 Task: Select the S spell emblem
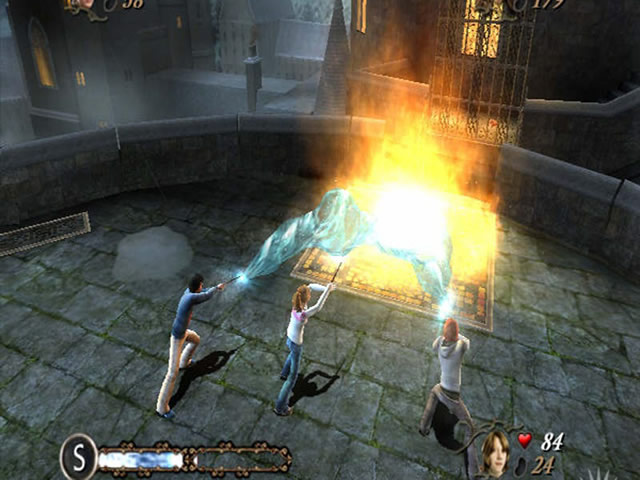coord(78,457)
